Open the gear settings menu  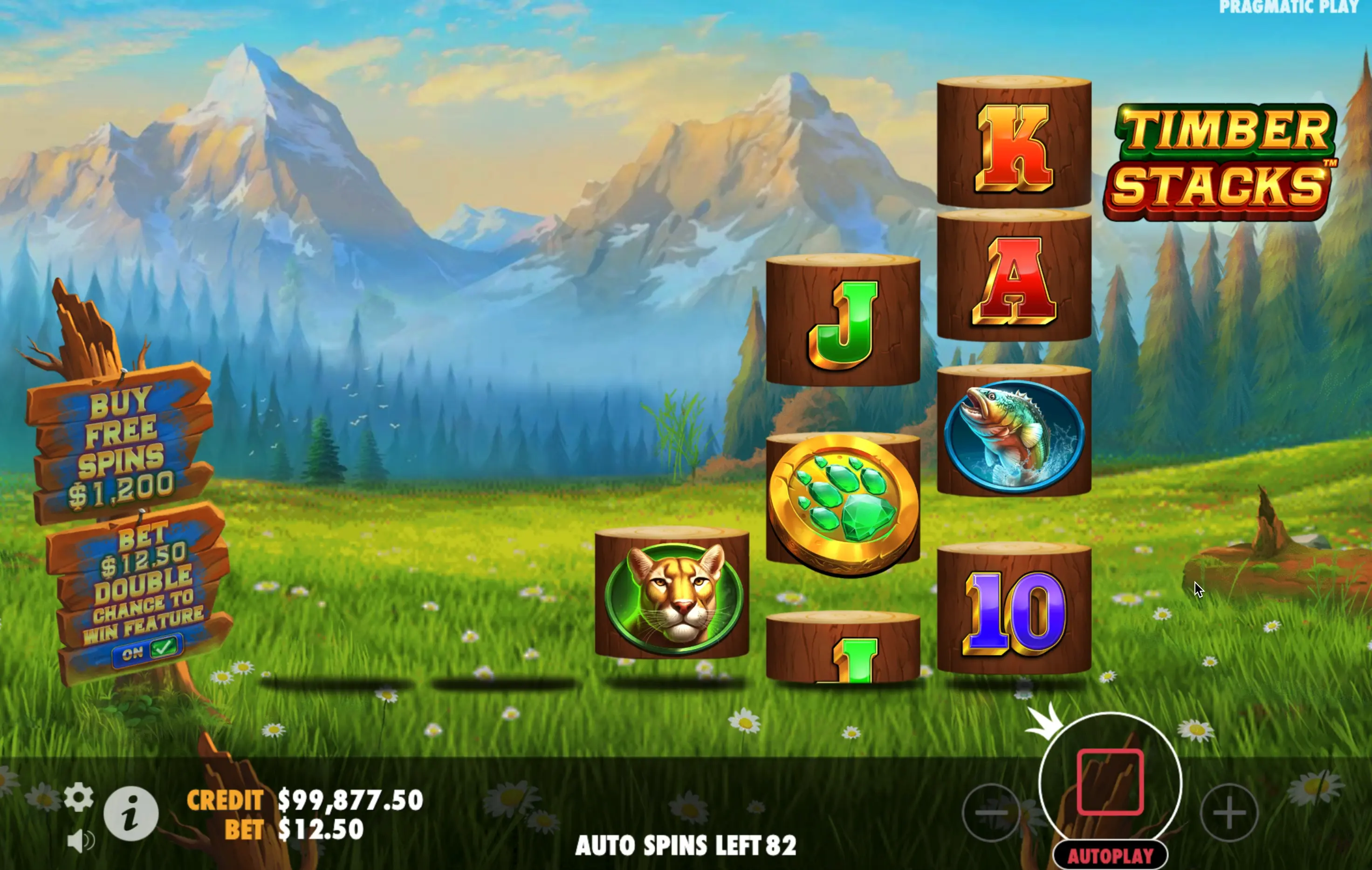(79, 796)
